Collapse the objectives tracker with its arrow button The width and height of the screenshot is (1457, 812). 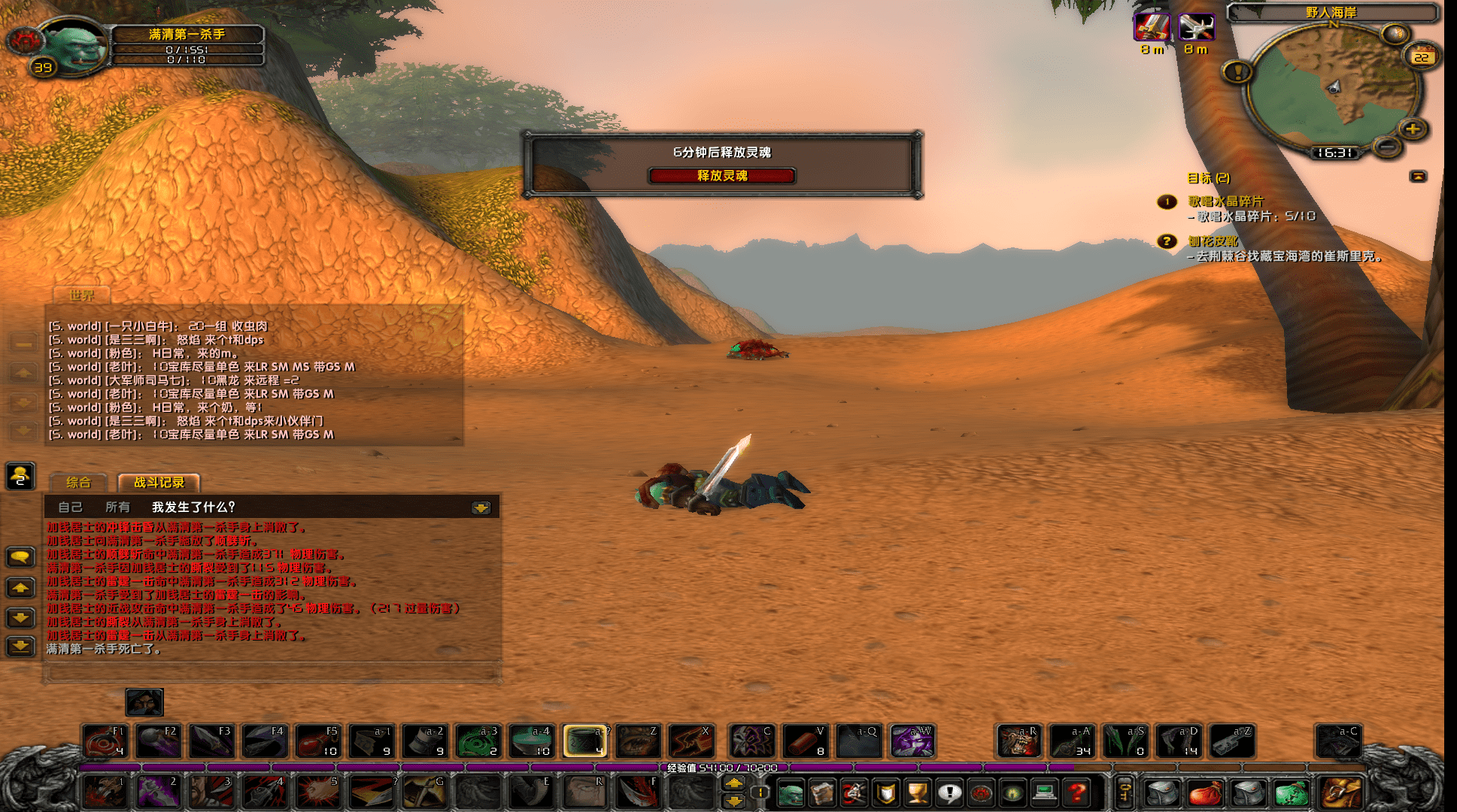pos(1418,177)
